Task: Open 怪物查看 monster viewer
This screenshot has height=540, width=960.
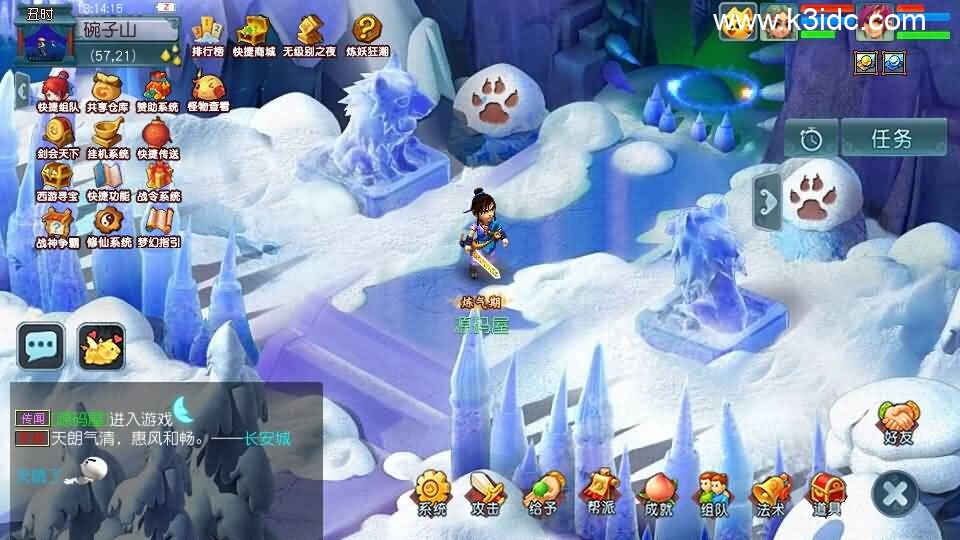Action: coord(208,89)
